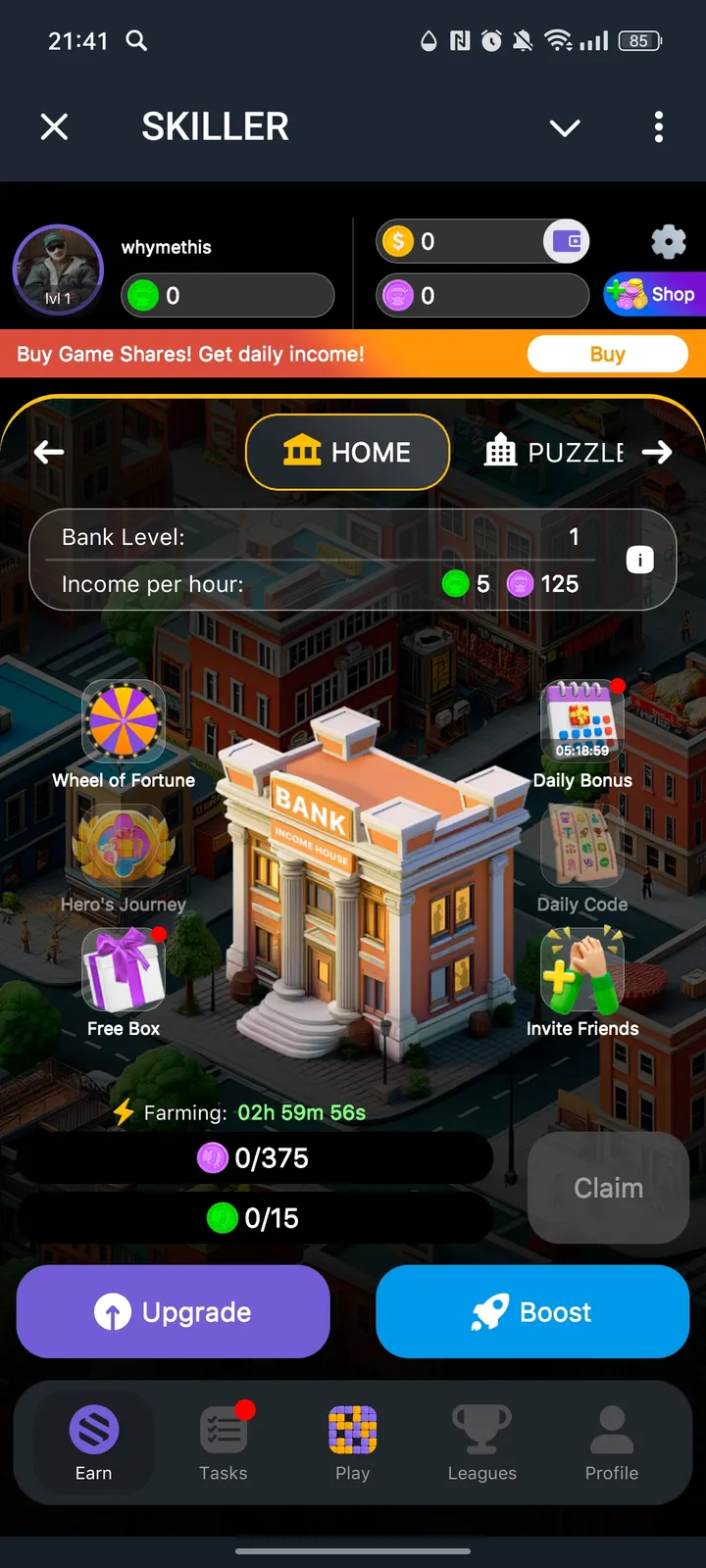Tap the orange Buy shares button
This screenshot has height=1568, width=706.
pos(607,354)
